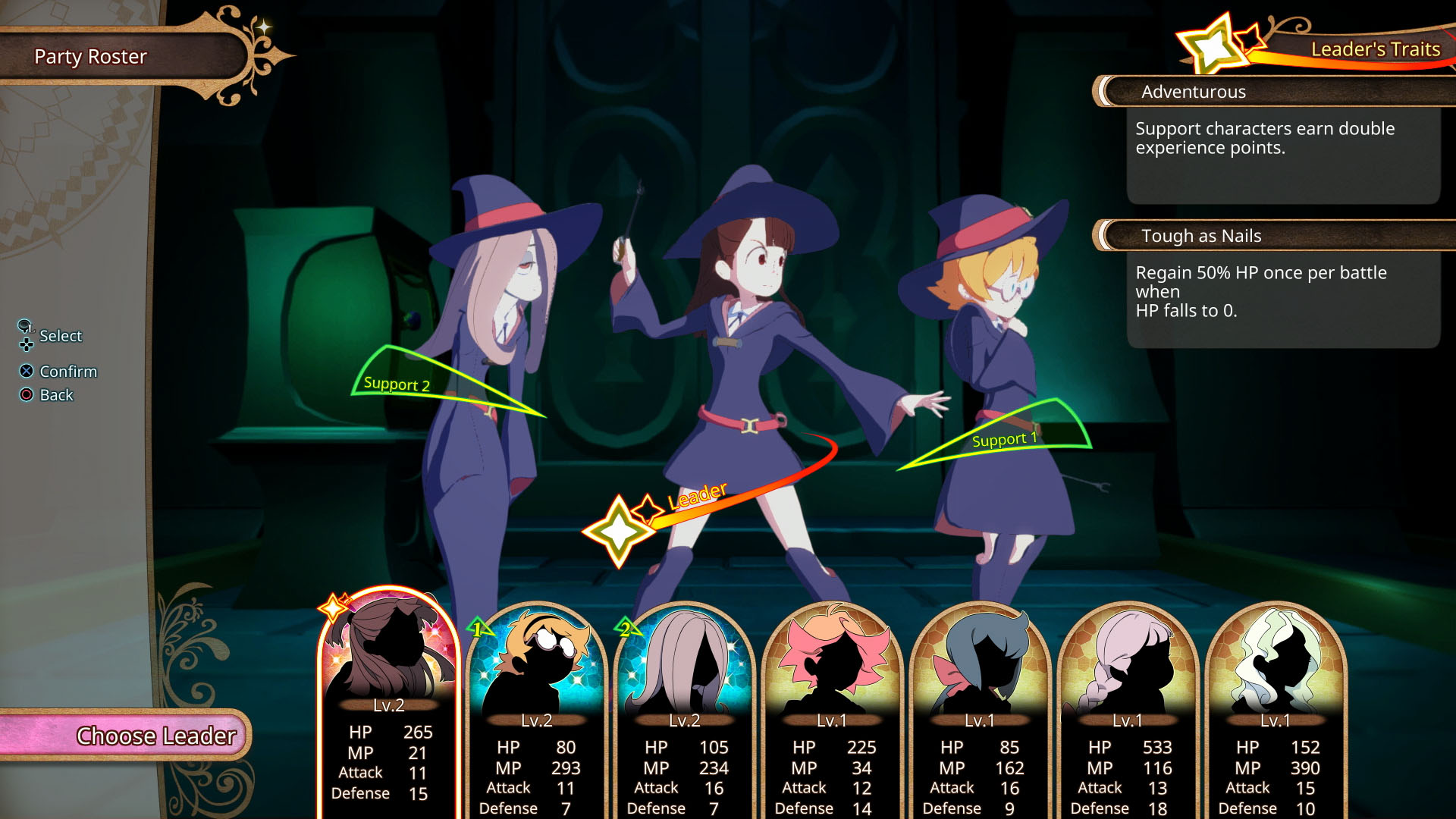This screenshot has height=819, width=1456.
Task: Select the green 2 badge on Sucy's card
Action: (626, 628)
